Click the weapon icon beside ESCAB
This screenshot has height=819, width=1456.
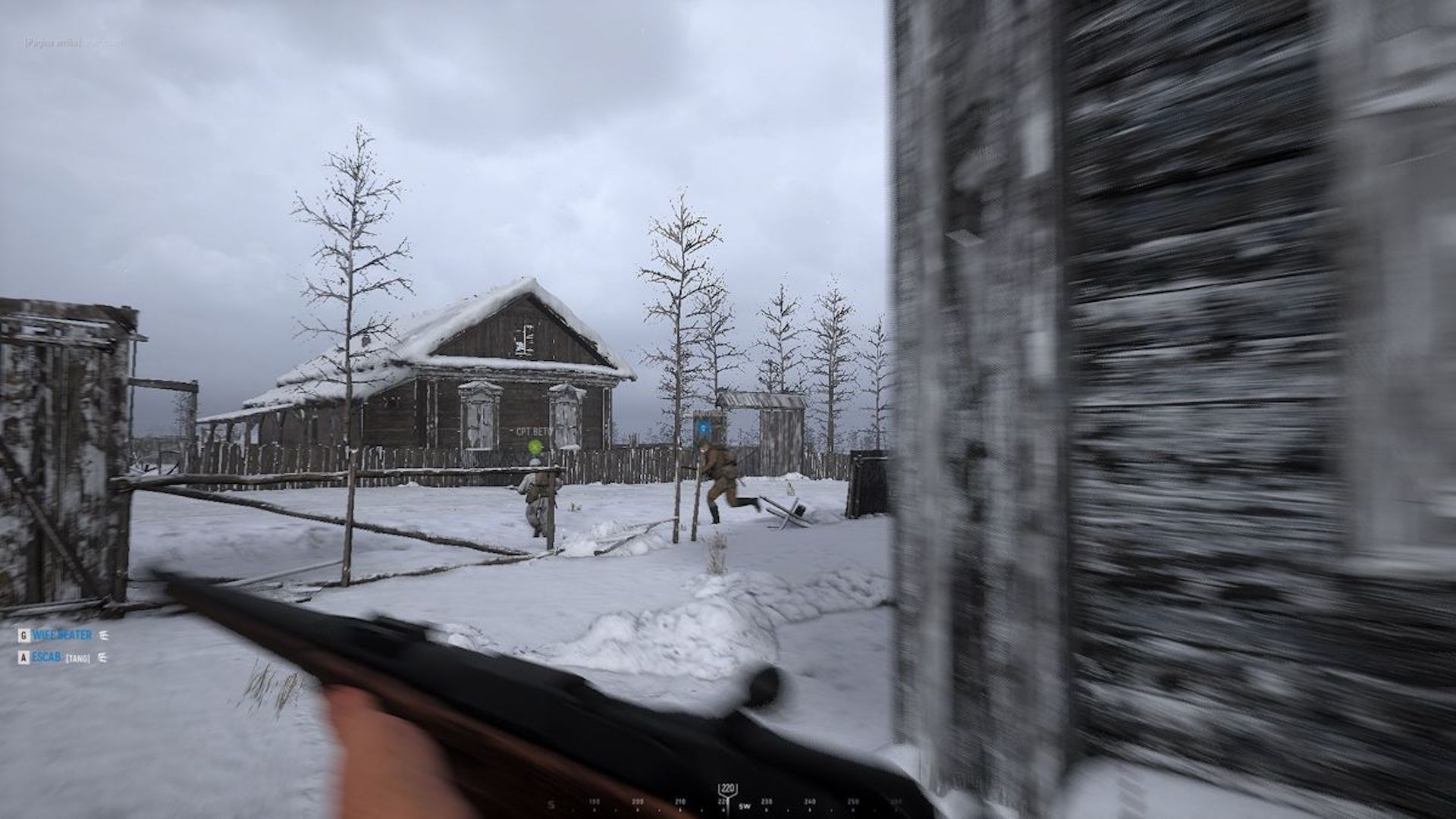[102, 657]
